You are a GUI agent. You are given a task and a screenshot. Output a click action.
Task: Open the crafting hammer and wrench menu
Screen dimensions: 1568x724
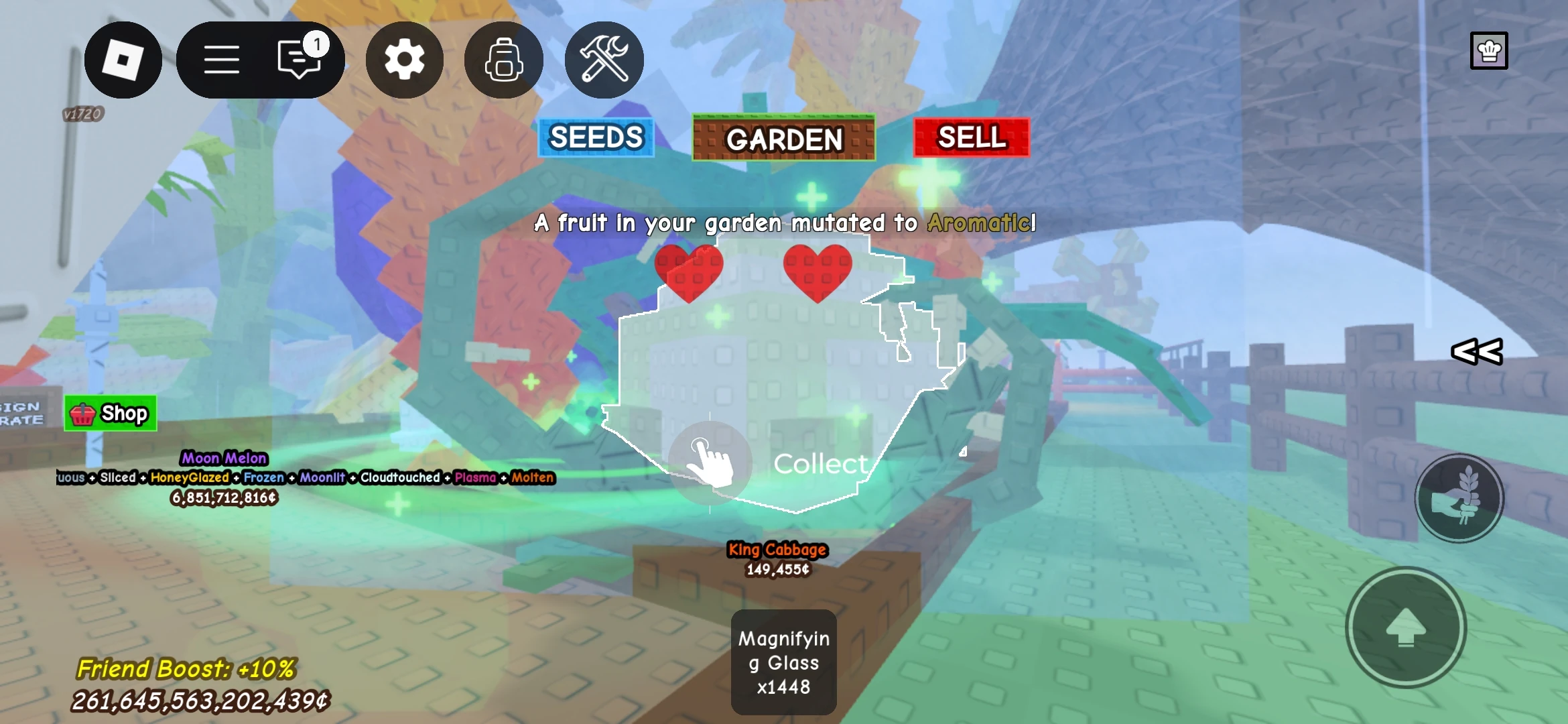tap(602, 60)
